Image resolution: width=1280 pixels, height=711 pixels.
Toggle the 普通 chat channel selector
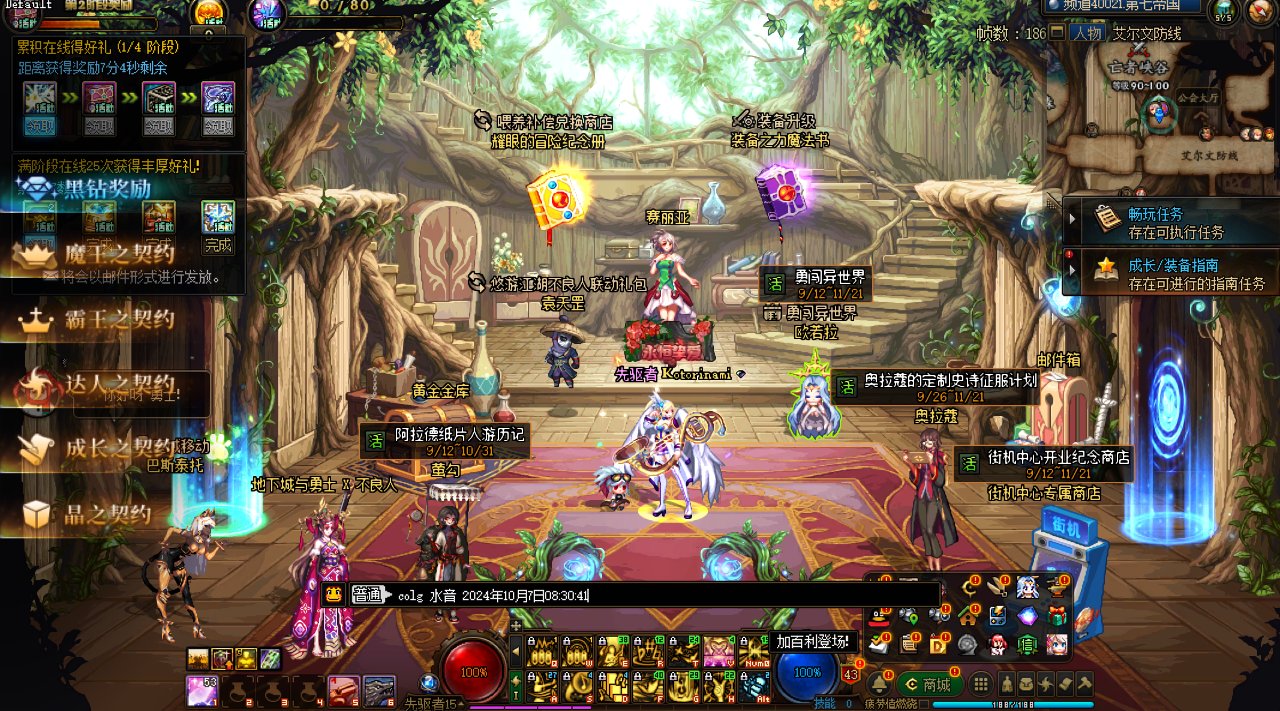[x=366, y=595]
